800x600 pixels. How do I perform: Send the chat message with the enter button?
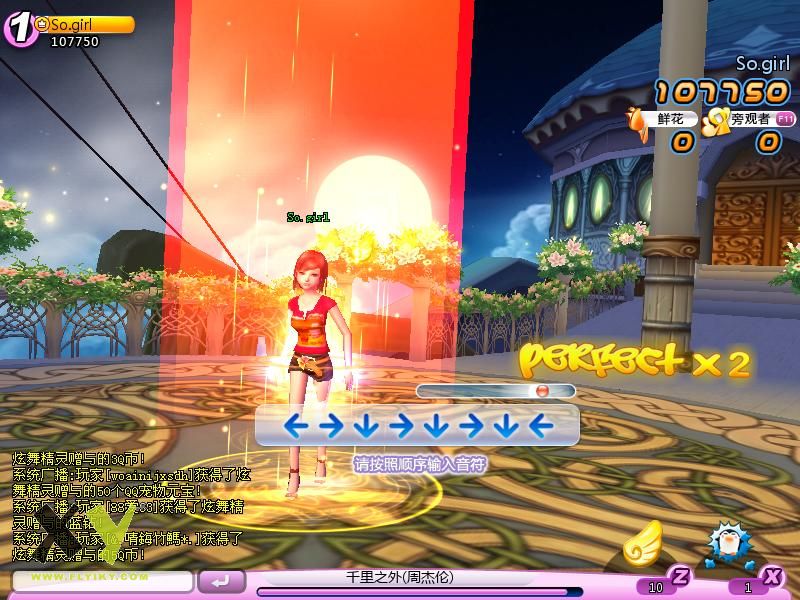pyautogui.click(x=222, y=580)
